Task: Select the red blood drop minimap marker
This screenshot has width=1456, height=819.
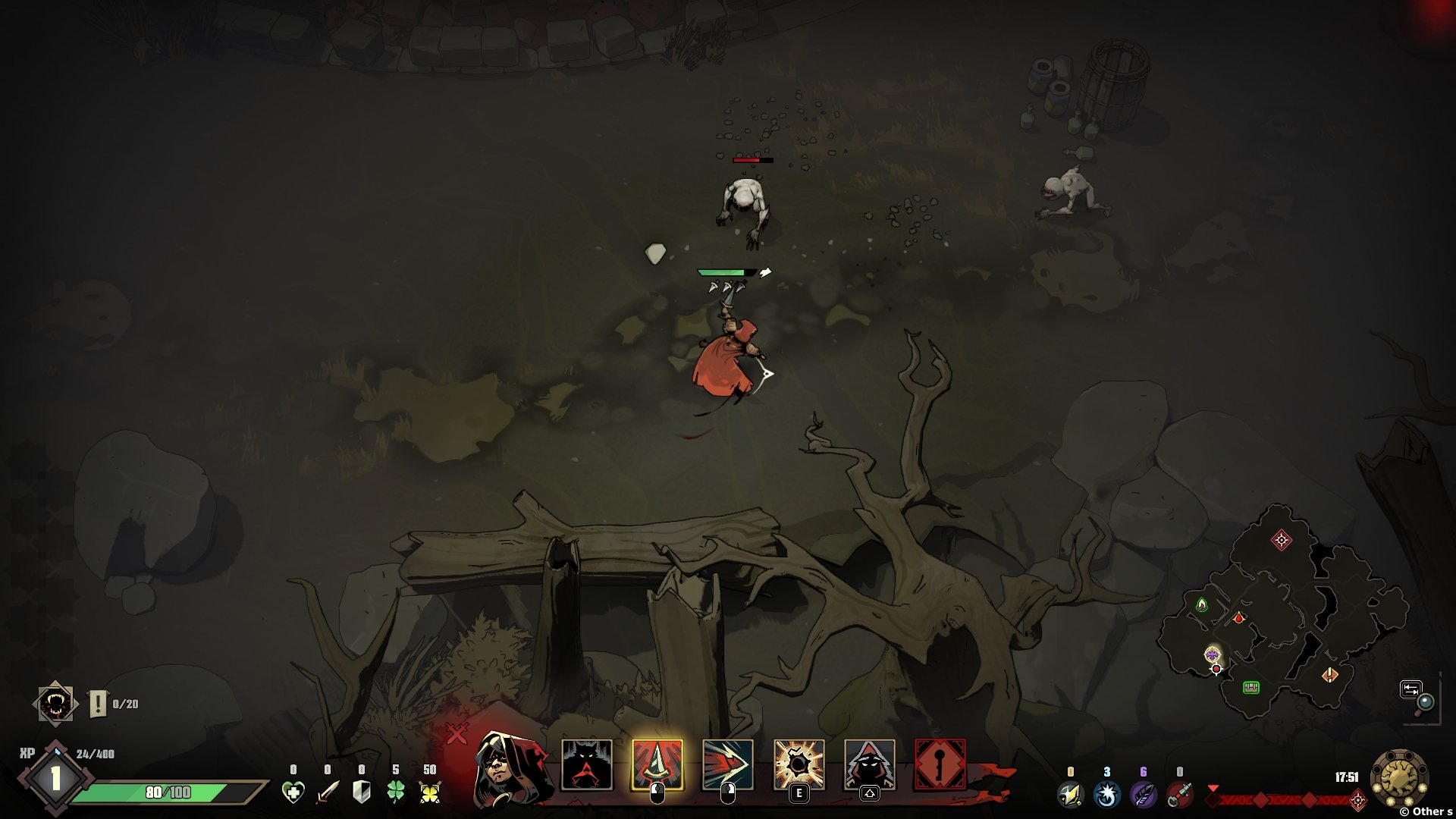Action: pos(1238,618)
